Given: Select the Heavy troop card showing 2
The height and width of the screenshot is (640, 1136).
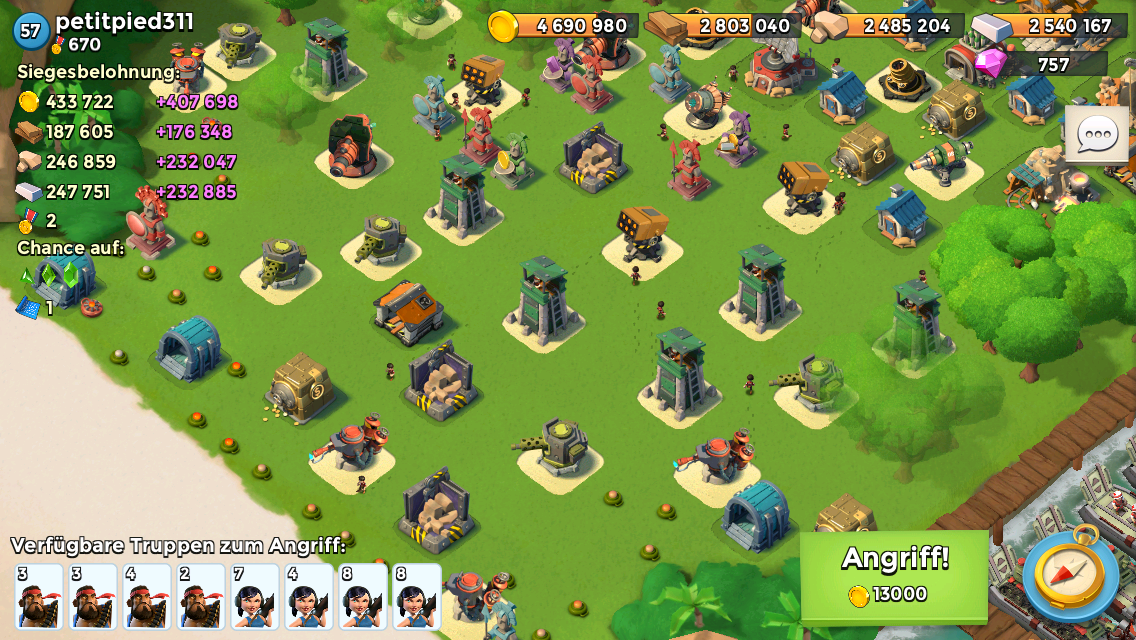Looking at the screenshot, I should pos(201,597).
